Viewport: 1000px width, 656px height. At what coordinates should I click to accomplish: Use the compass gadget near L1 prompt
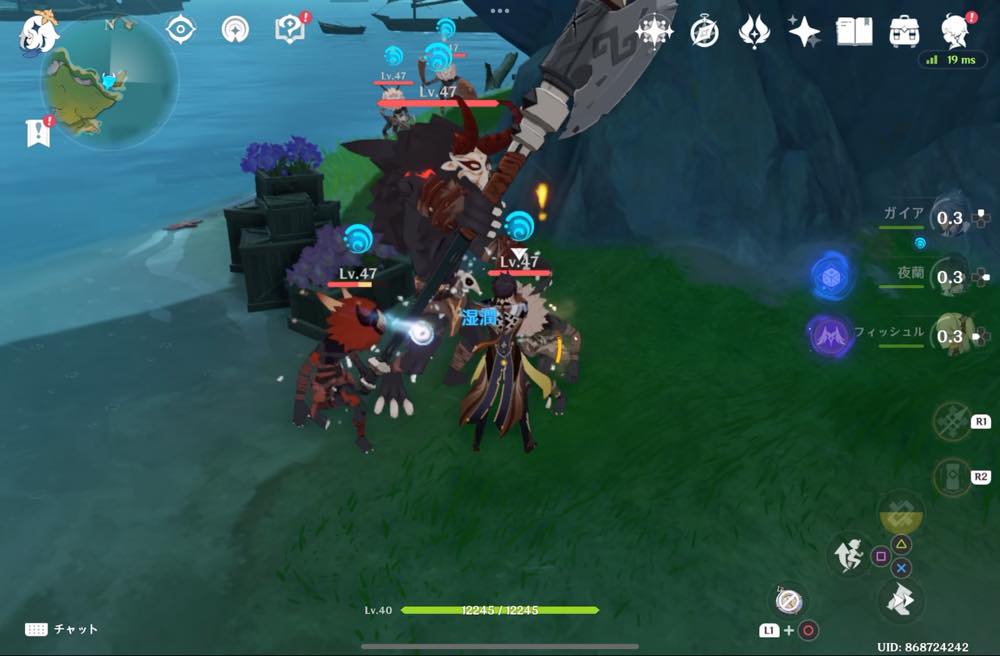pyautogui.click(x=788, y=601)
